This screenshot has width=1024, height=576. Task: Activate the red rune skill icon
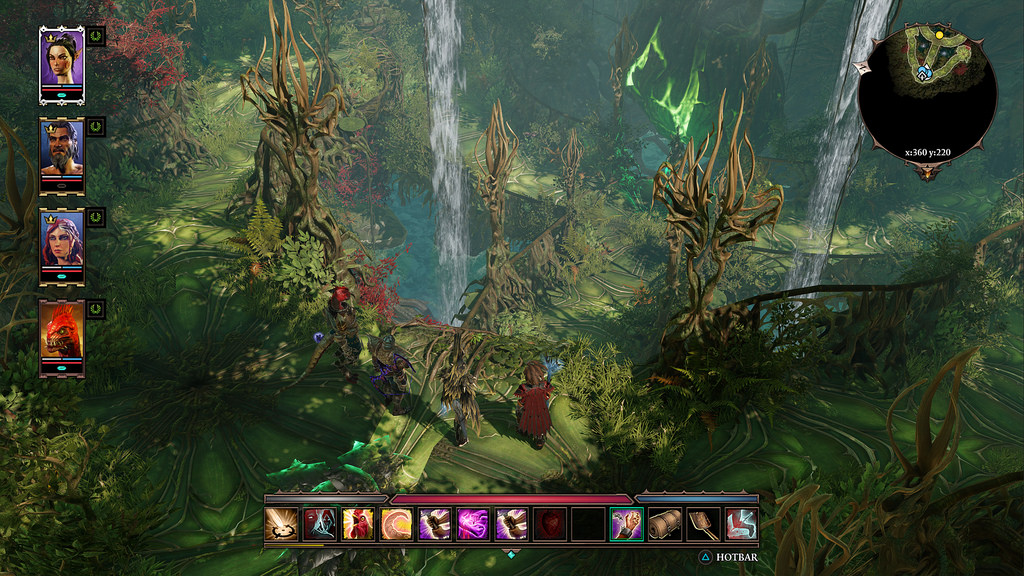click(741, 524)
